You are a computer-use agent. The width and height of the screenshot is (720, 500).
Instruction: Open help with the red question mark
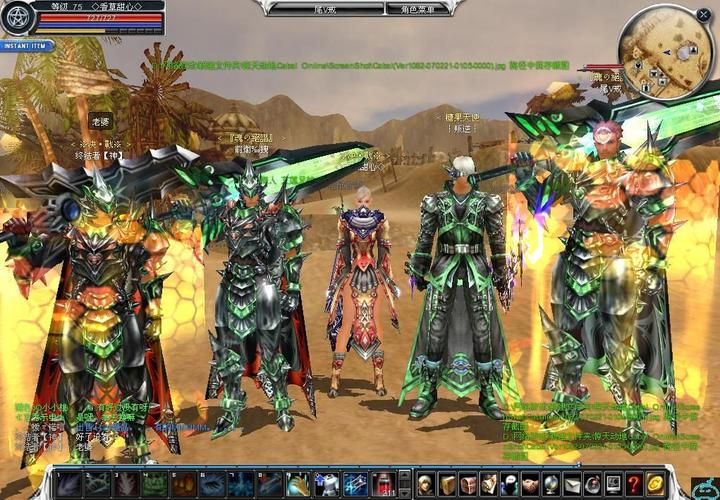click(x=634, y=483)
